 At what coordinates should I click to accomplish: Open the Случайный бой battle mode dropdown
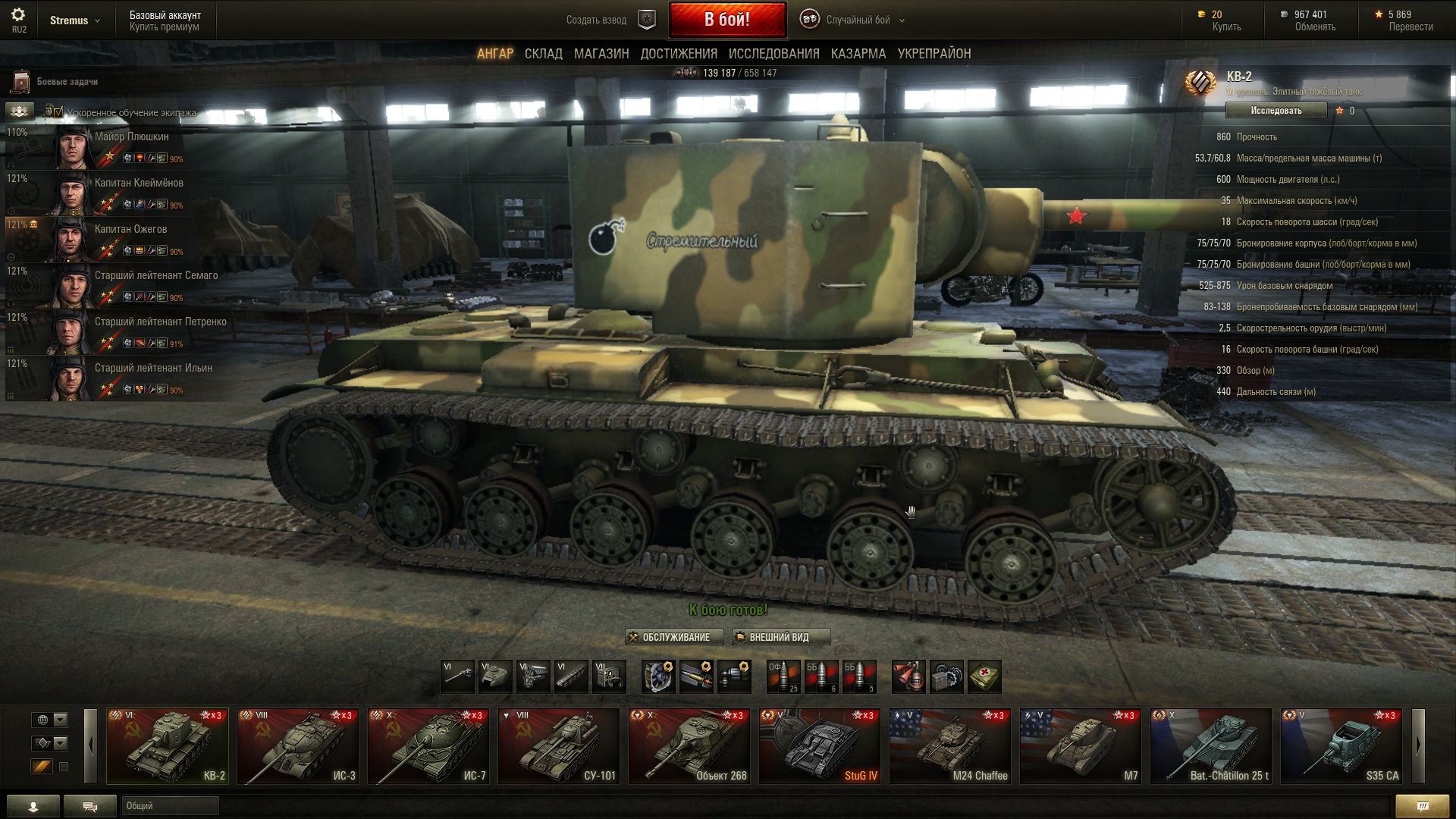[857, 20]
